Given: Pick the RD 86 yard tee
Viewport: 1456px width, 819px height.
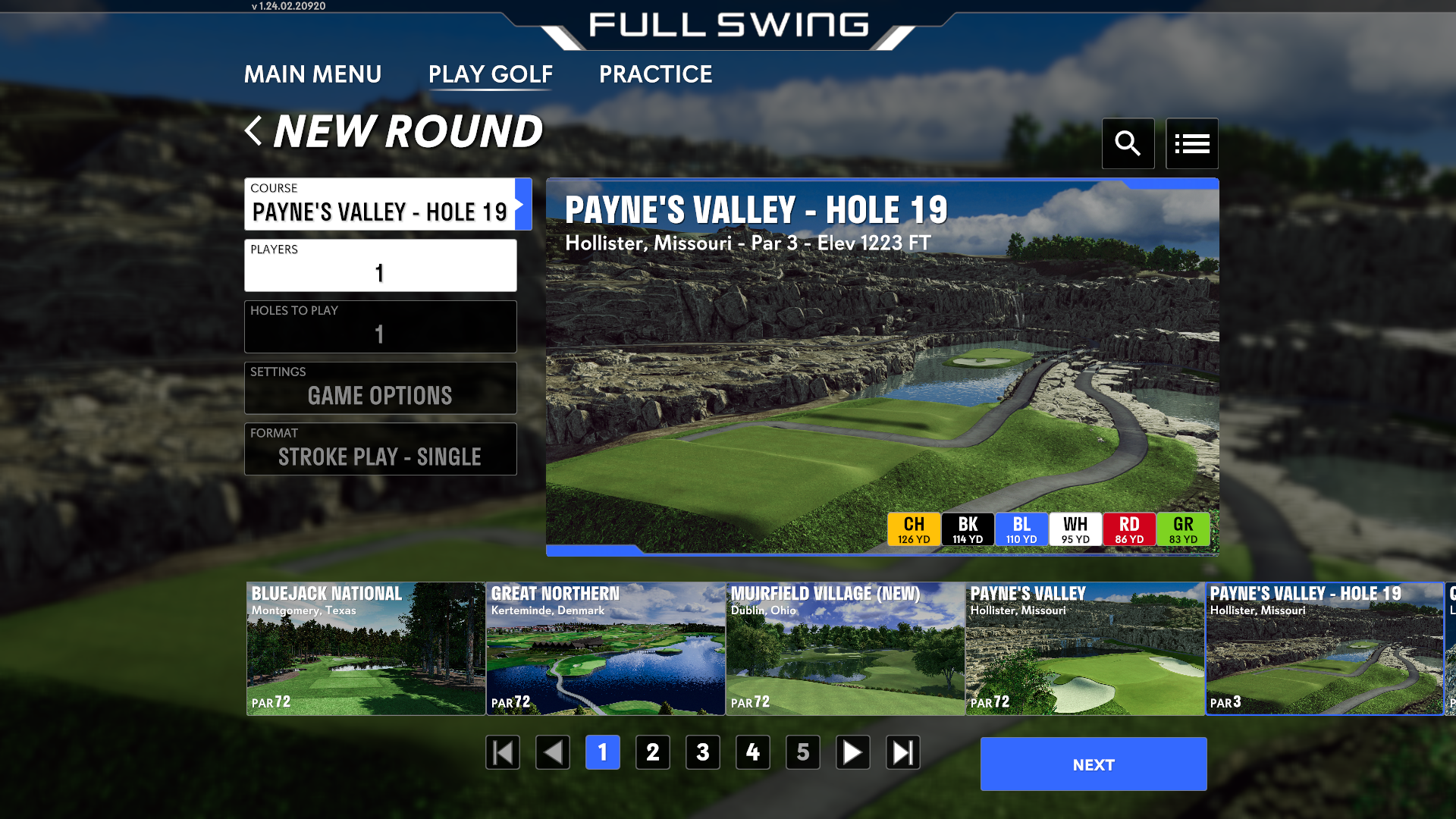Looking at the screenshot, I should pyautogui.click(x=1129, y=529).
